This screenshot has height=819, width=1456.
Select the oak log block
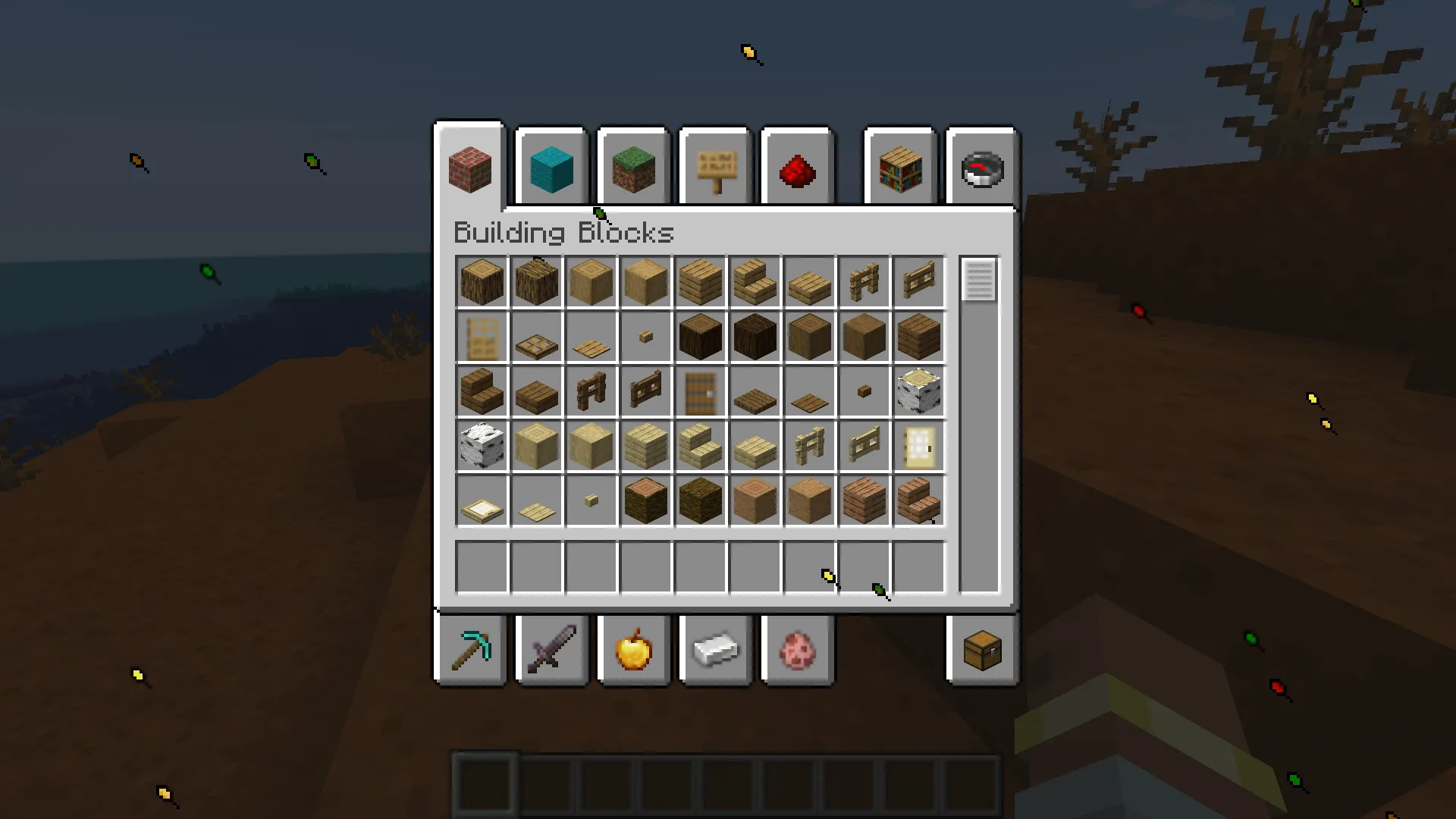(x=482, y=281)
